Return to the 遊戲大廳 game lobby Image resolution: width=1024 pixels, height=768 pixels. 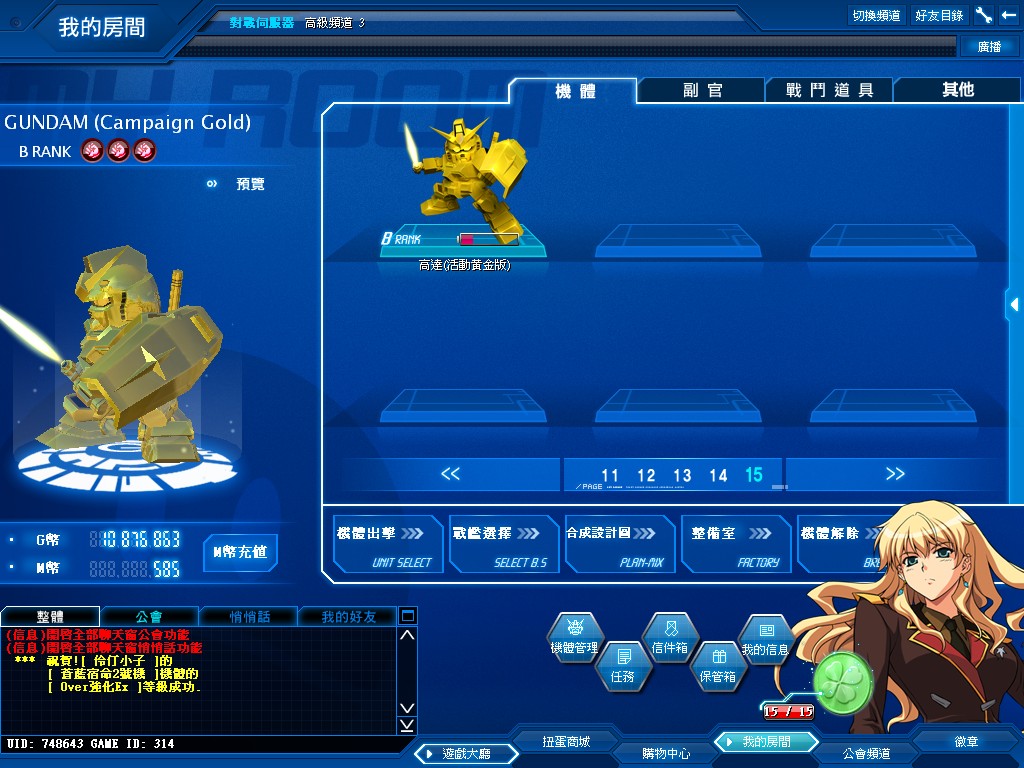click(458, 753)
